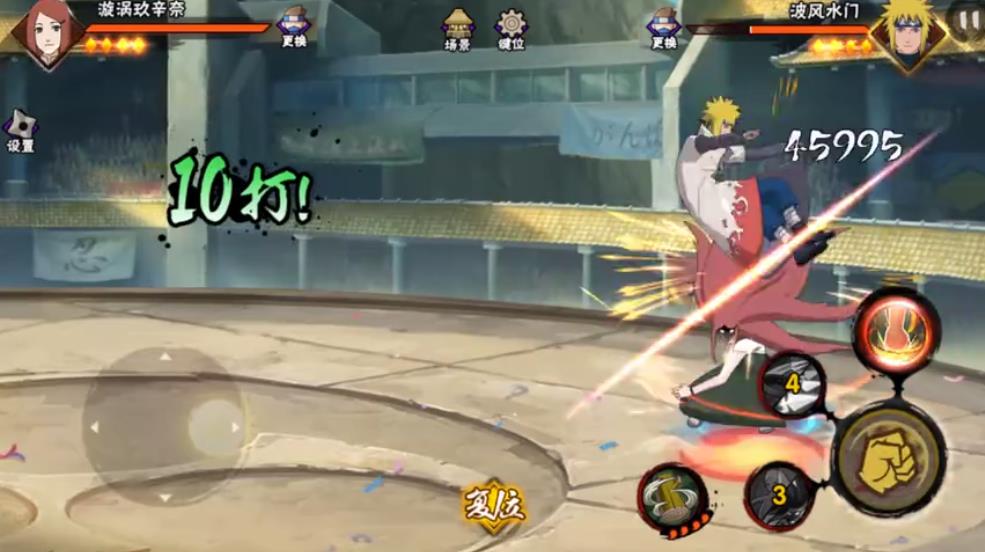Activate the fiery red ultimate skill

click(895, 330)
